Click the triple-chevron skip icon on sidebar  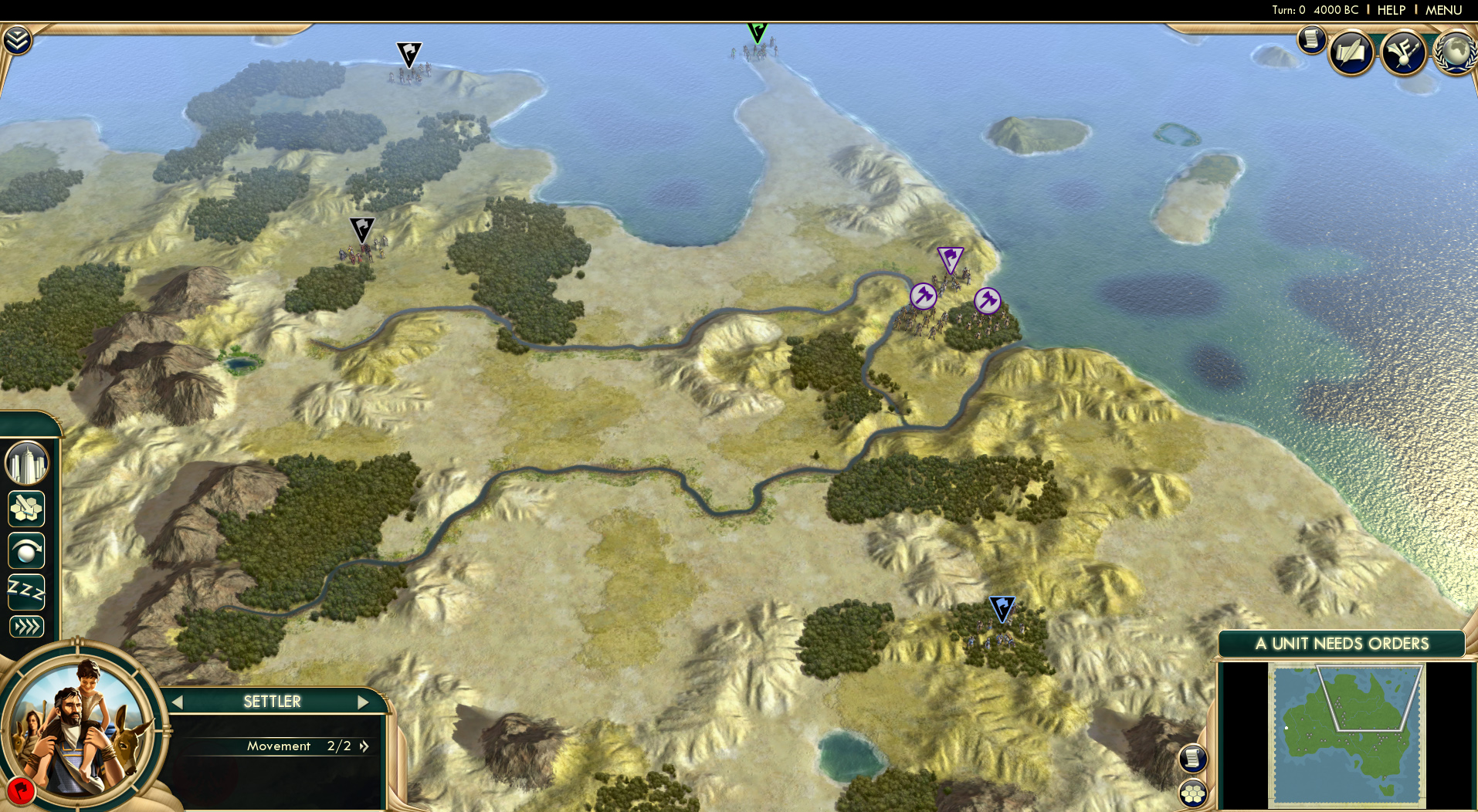point(27,627)
